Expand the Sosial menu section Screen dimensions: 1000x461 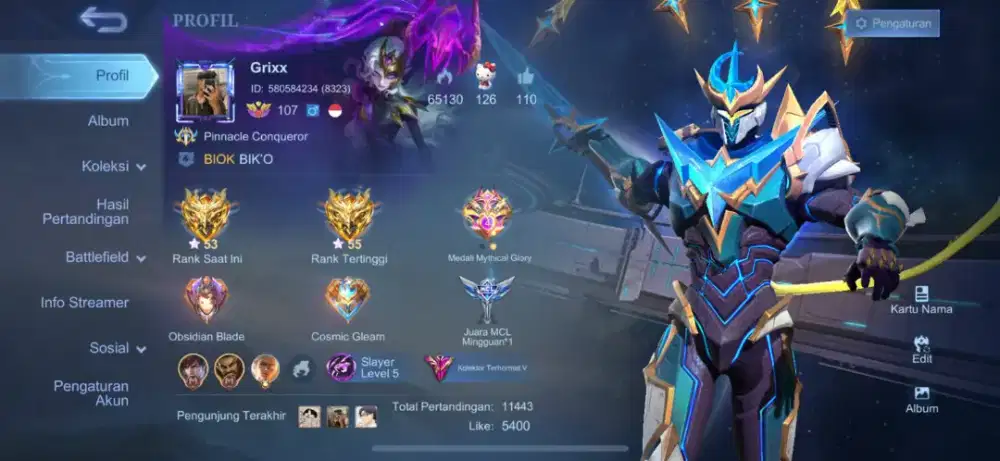(117, 348)
